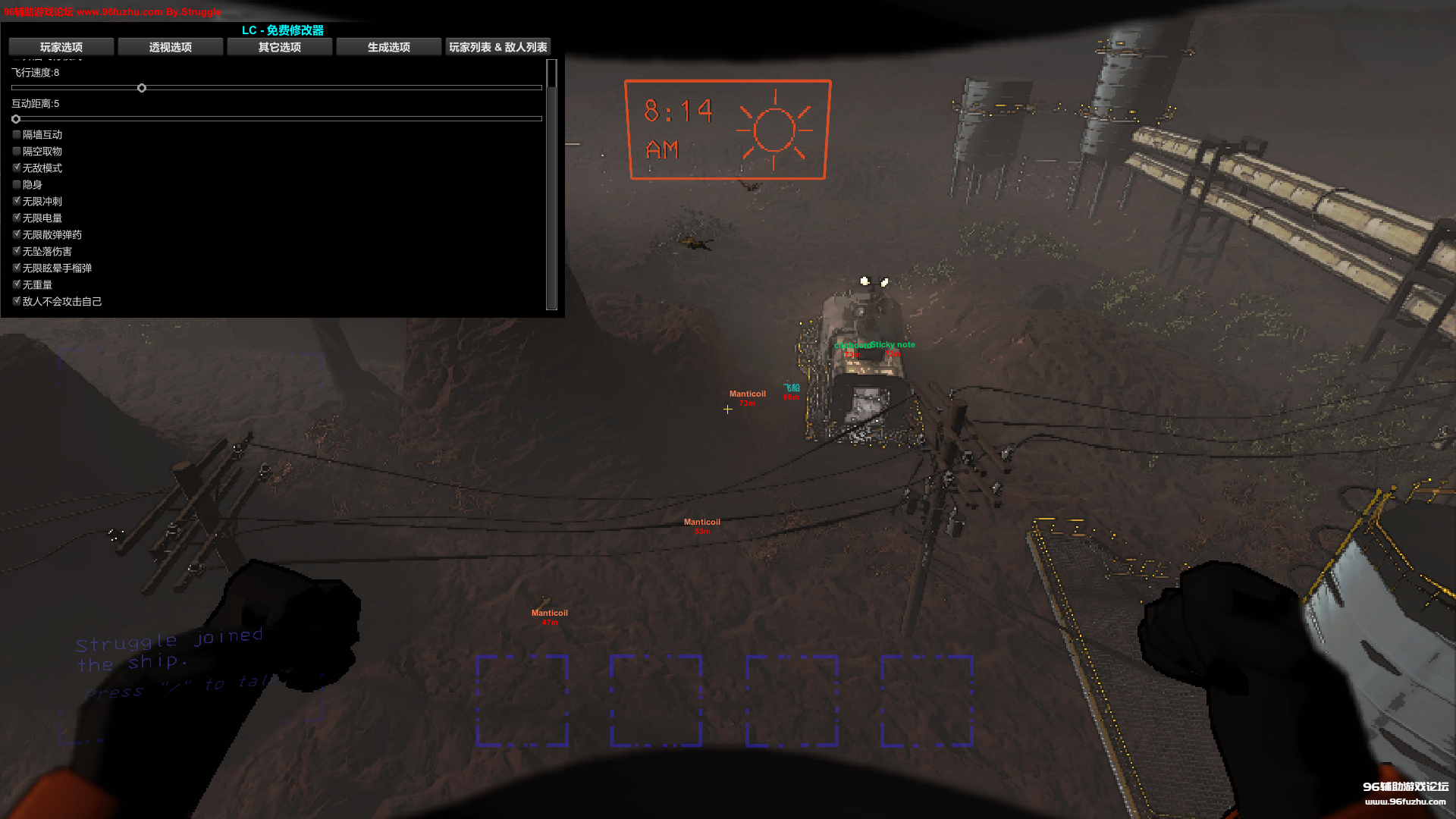The width and height of the screenshot is (1456, 819).
Task: Turn off 无坠落伤害 checkbox
Action: [x=17, y=251]
